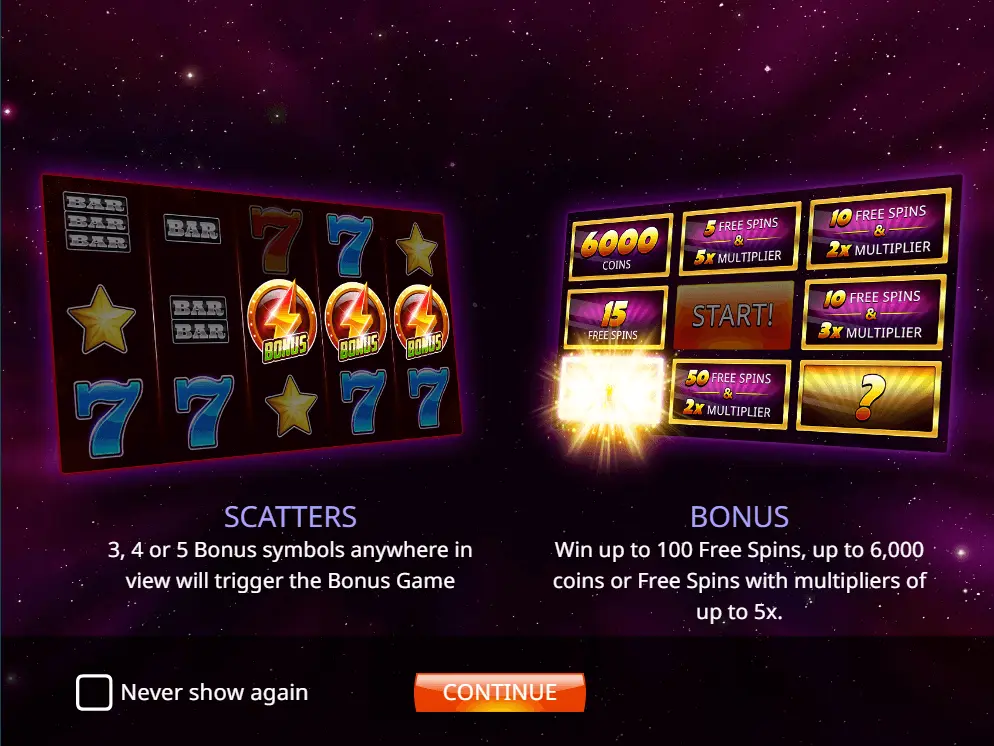The width and height of the screenshot is (994, 746).
Task: Click the orange CONTINUE button
Action: coord(499,692)
